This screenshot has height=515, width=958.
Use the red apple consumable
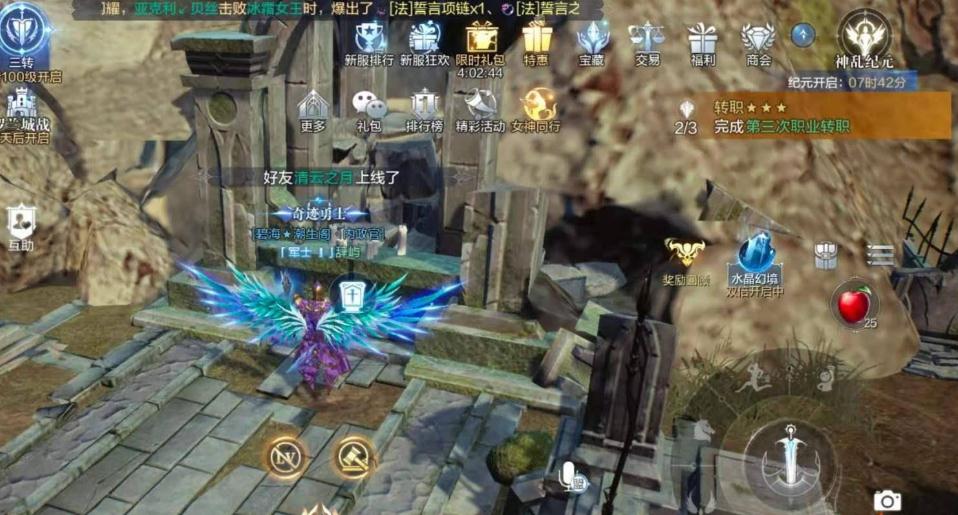[x=853, y=303]
